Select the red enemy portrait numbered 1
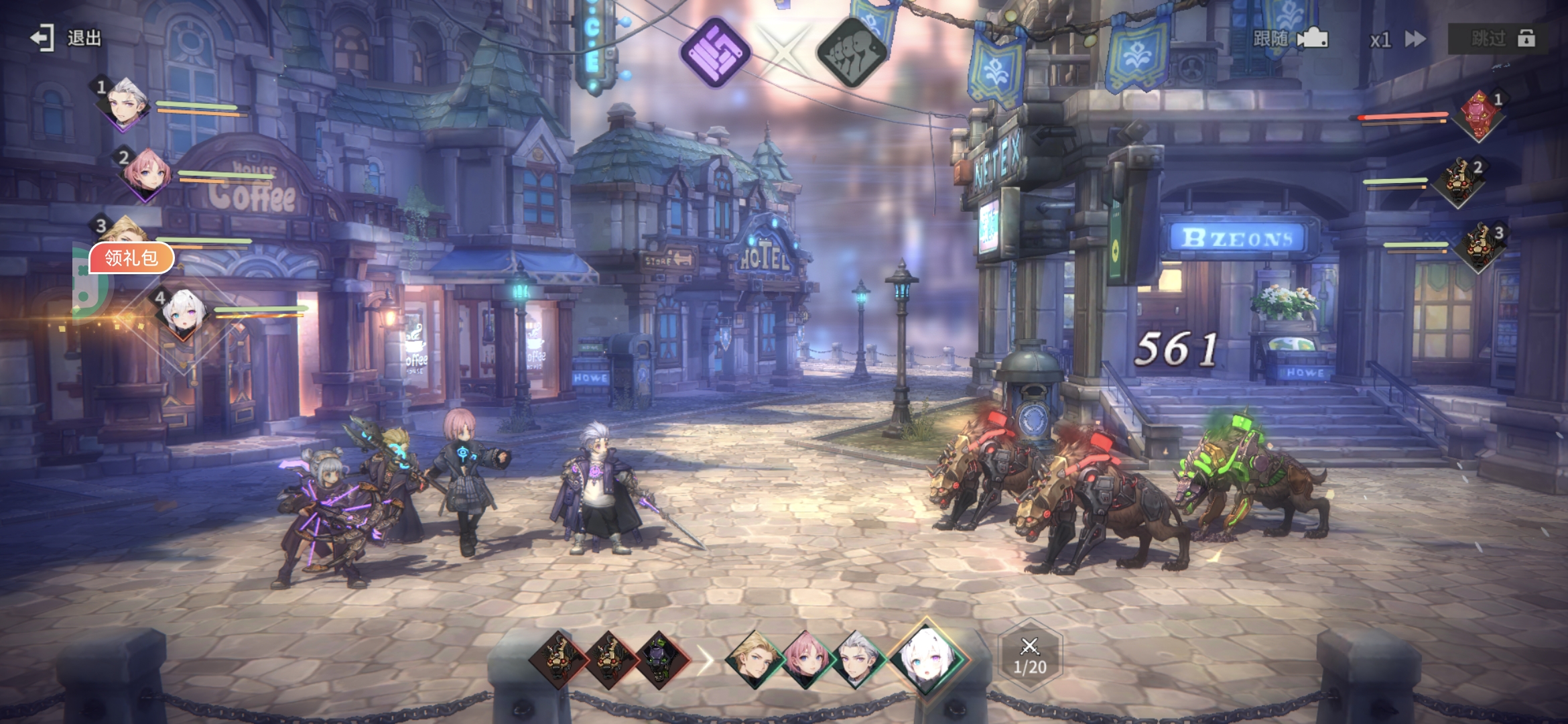The width and height of the screenshot is (1568, 724). pyautogui.click(x=1479, y=115)
